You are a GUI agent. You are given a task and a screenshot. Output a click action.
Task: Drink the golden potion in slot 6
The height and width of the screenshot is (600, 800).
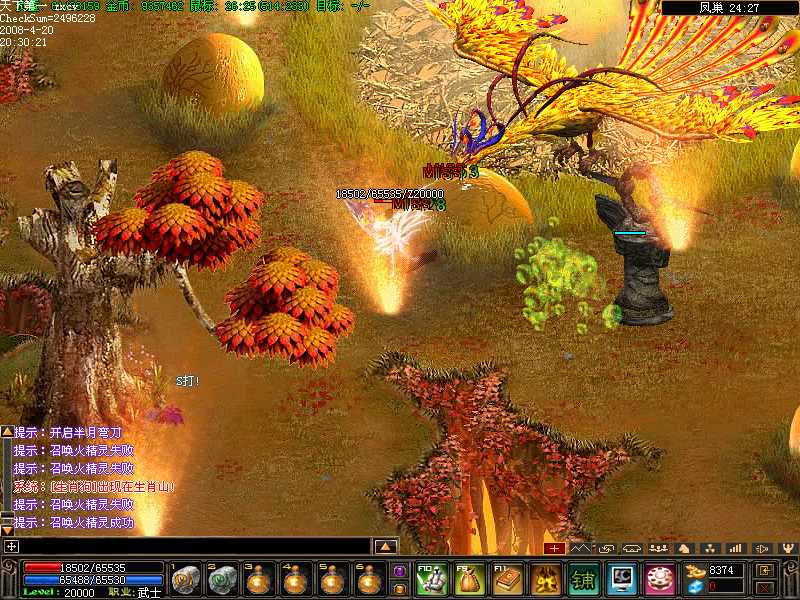pyautogui.click(x=368, y=580)
